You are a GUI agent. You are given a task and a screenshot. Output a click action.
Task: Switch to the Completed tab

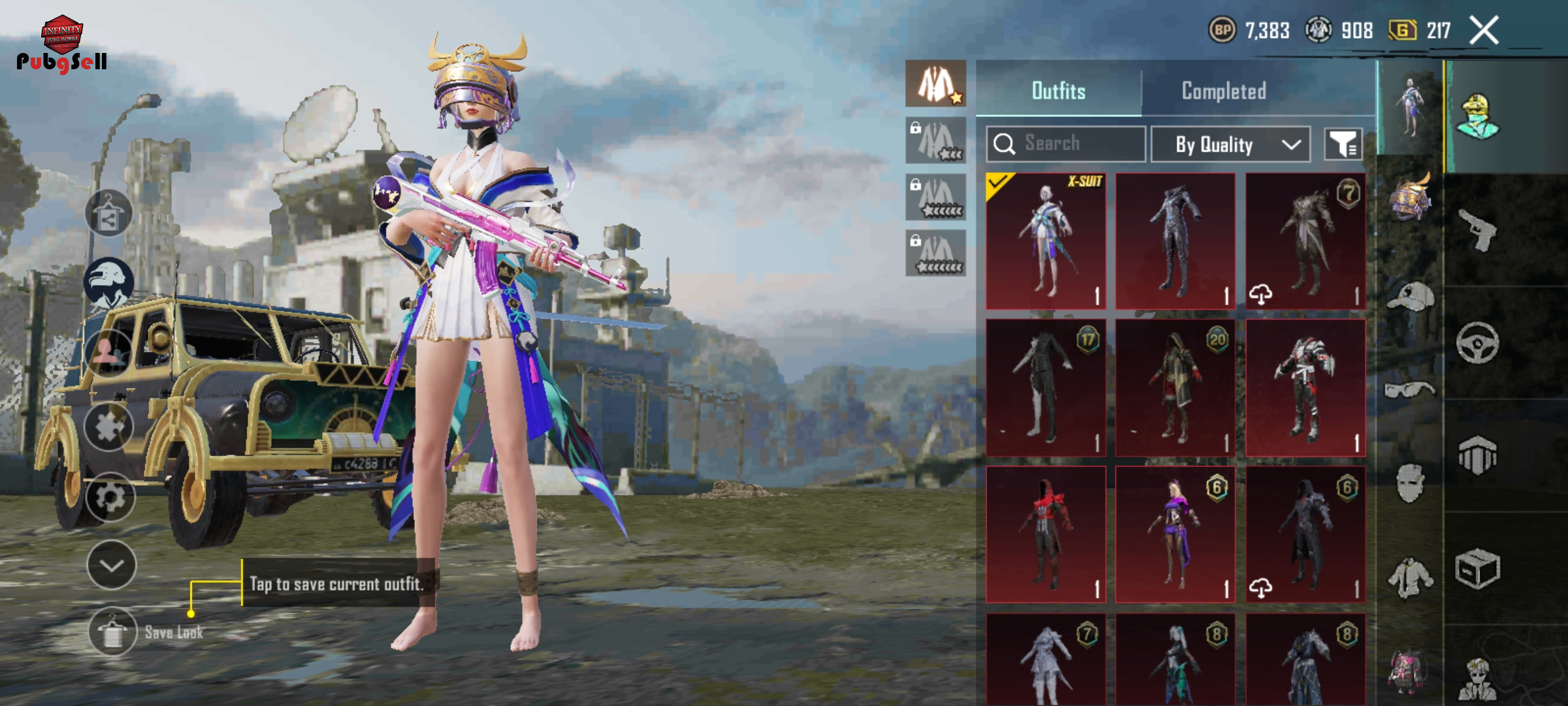pyautogui.click(x=1224, y=91)
